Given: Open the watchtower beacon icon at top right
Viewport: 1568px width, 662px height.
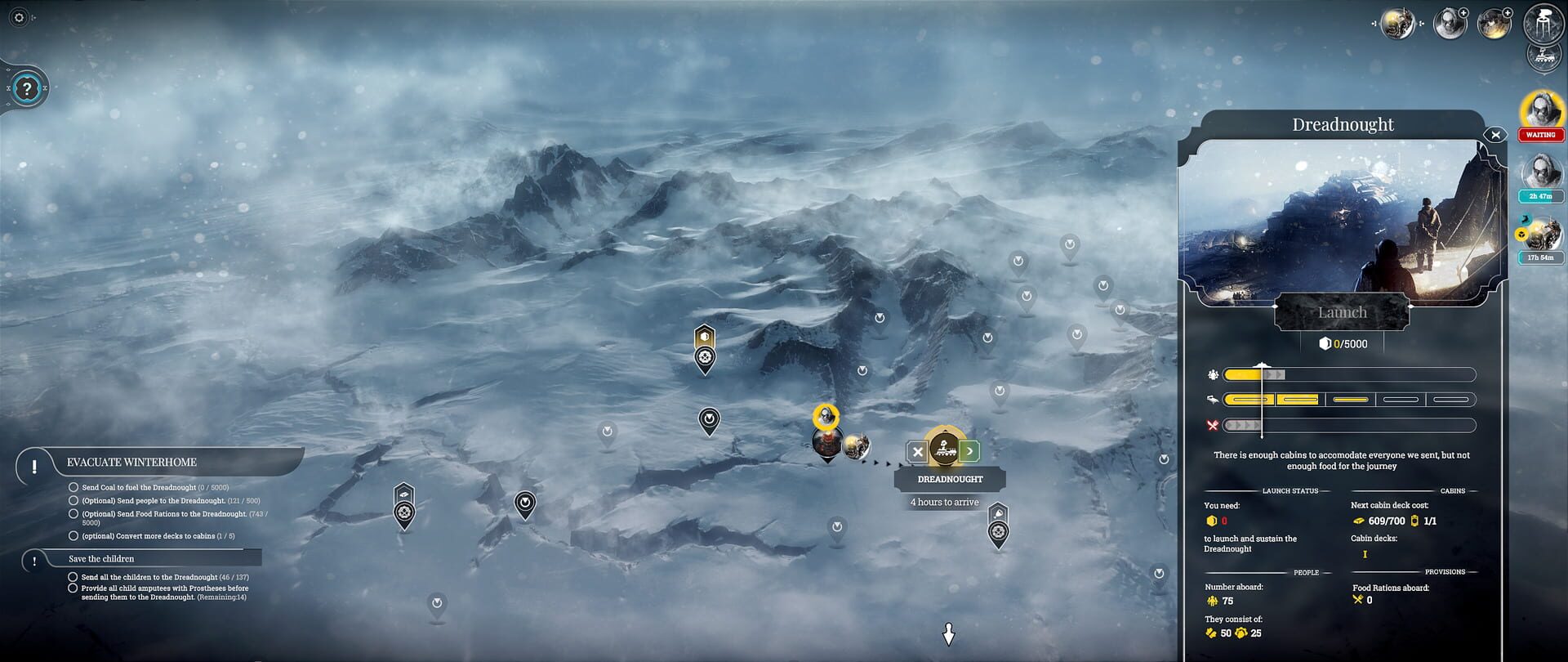Looking at the screenshot, I should click(1543, 21).
